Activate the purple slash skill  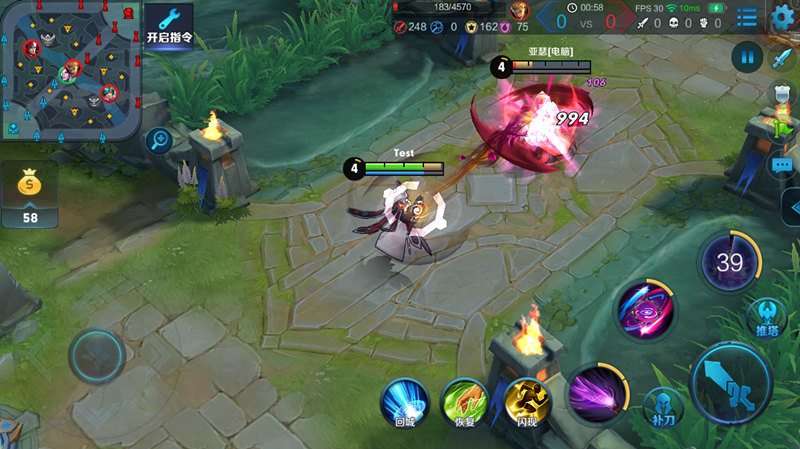pos(598,393)
